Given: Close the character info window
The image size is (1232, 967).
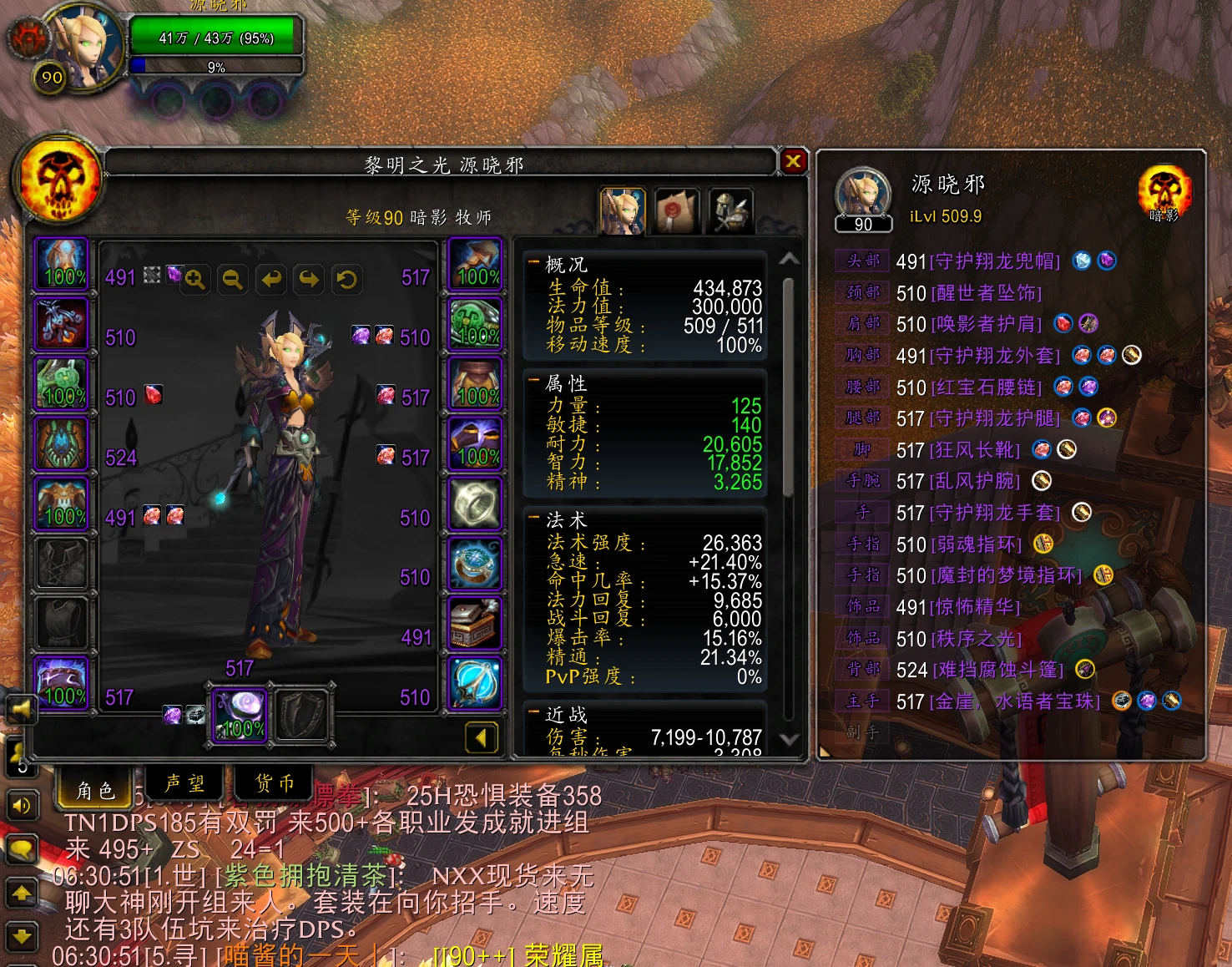Looking at the screenshot, I should coord(793,161).
